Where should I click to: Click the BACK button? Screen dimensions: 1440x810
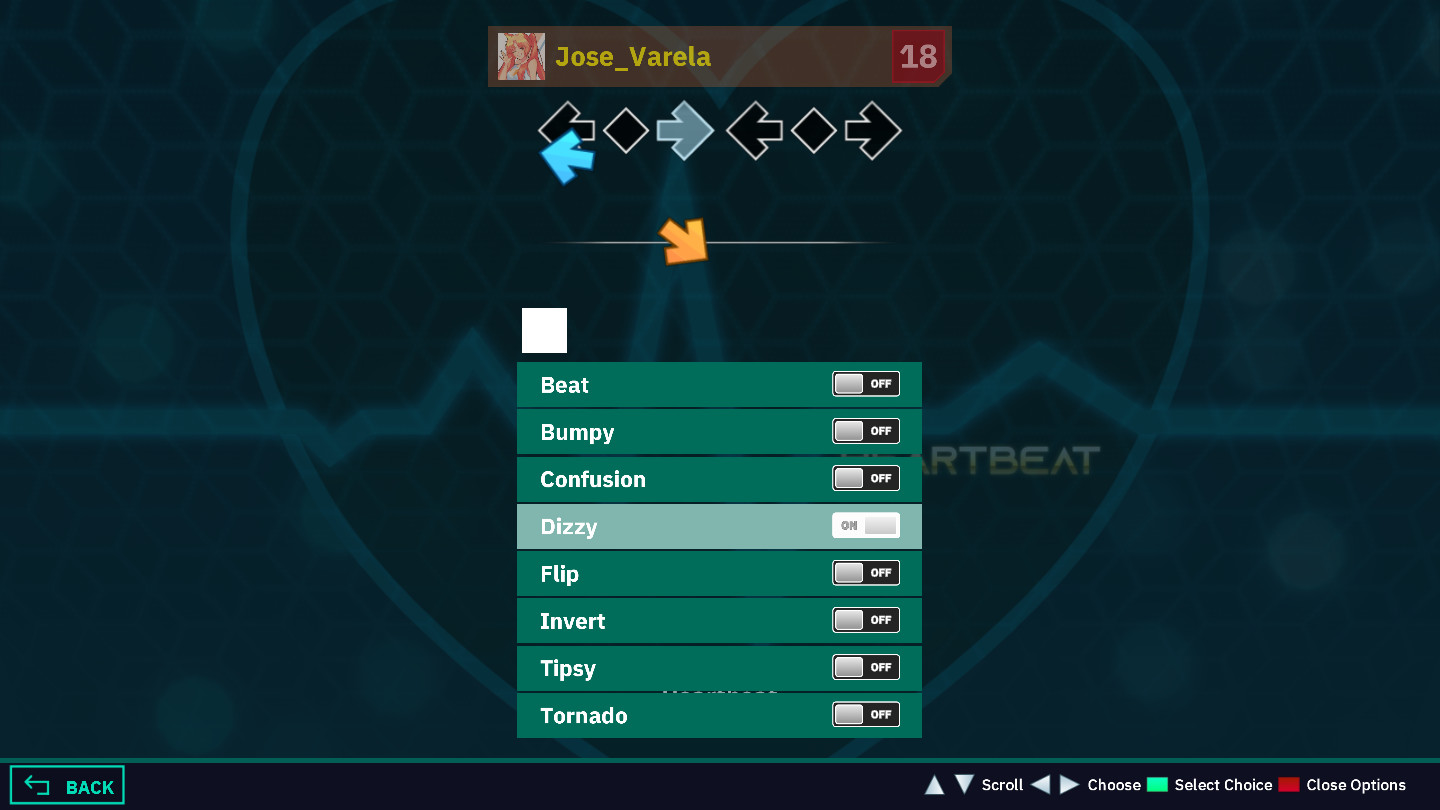[x=66, y=784]
